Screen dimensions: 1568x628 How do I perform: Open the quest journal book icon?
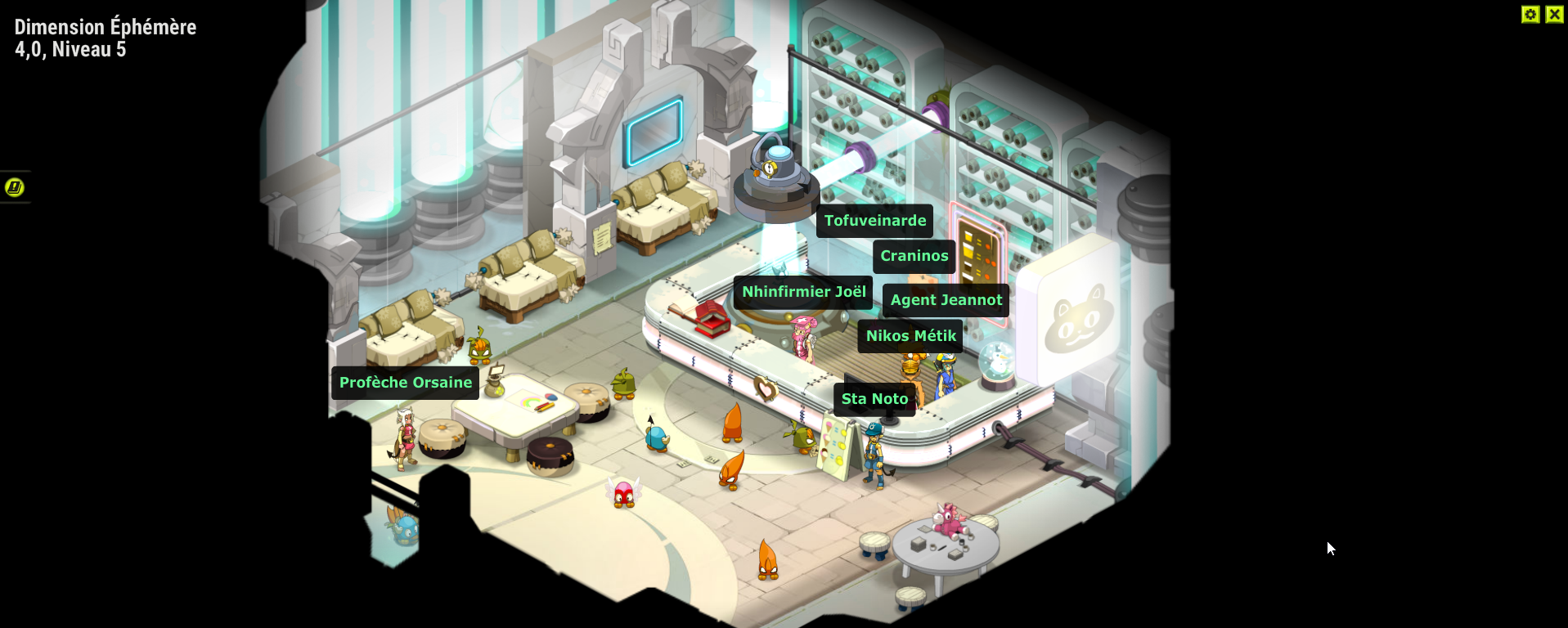pos(14,186)
